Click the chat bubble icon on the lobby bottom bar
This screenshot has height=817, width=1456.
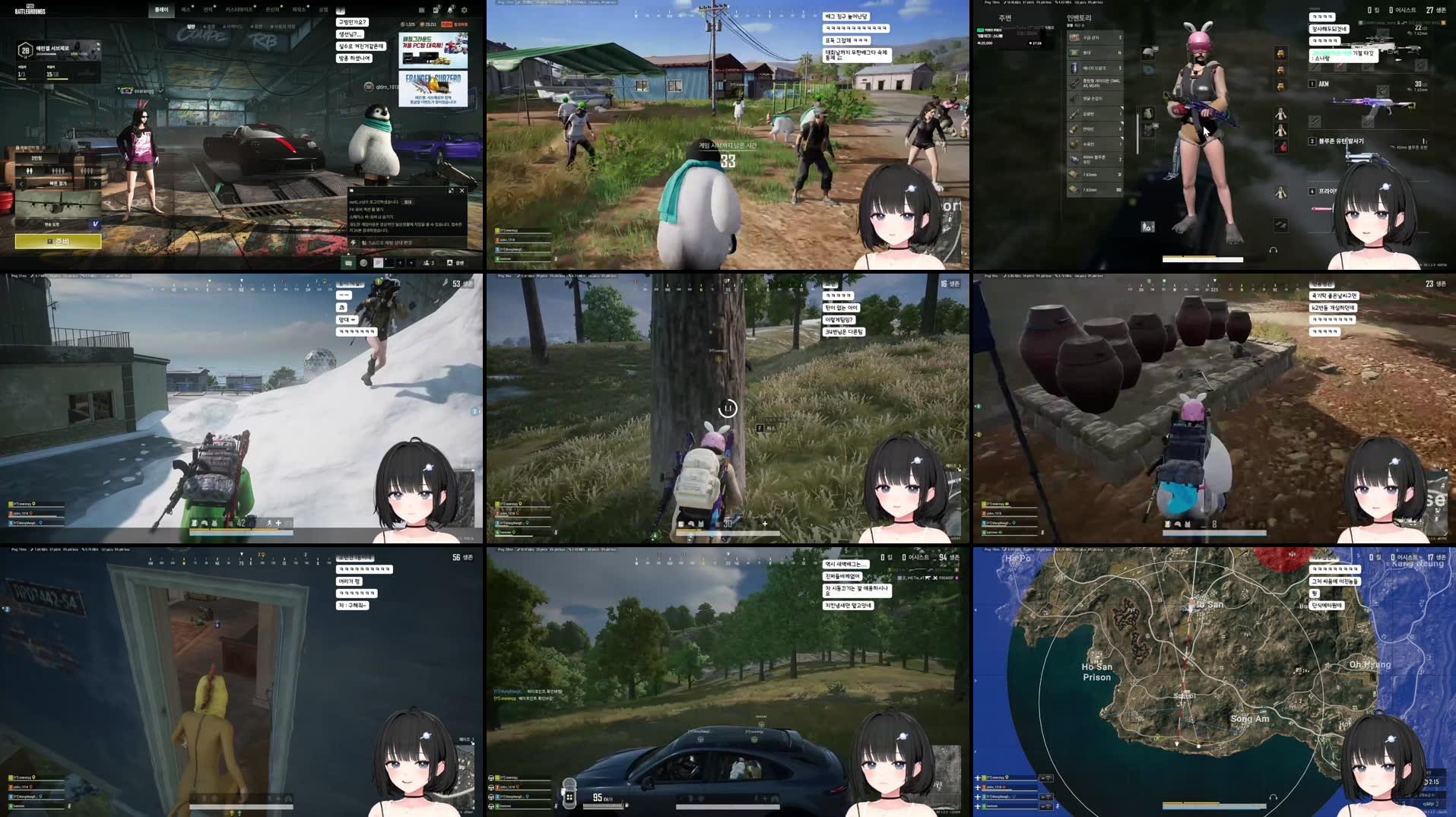[347, 263]
